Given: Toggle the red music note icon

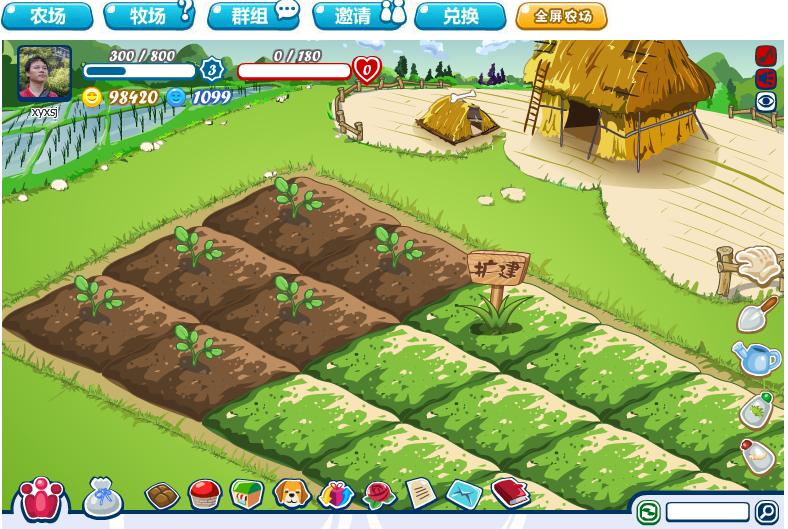Looking at the screenshot, I should point(766,56).
